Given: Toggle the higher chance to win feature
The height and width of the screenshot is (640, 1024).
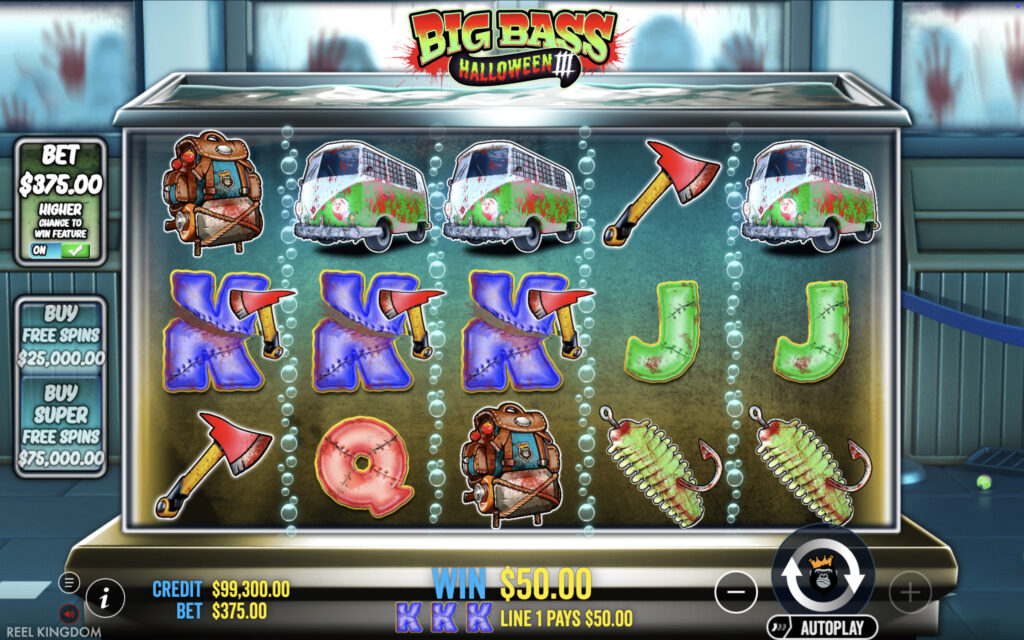Looking at the screenshot, I should (60, 250).
